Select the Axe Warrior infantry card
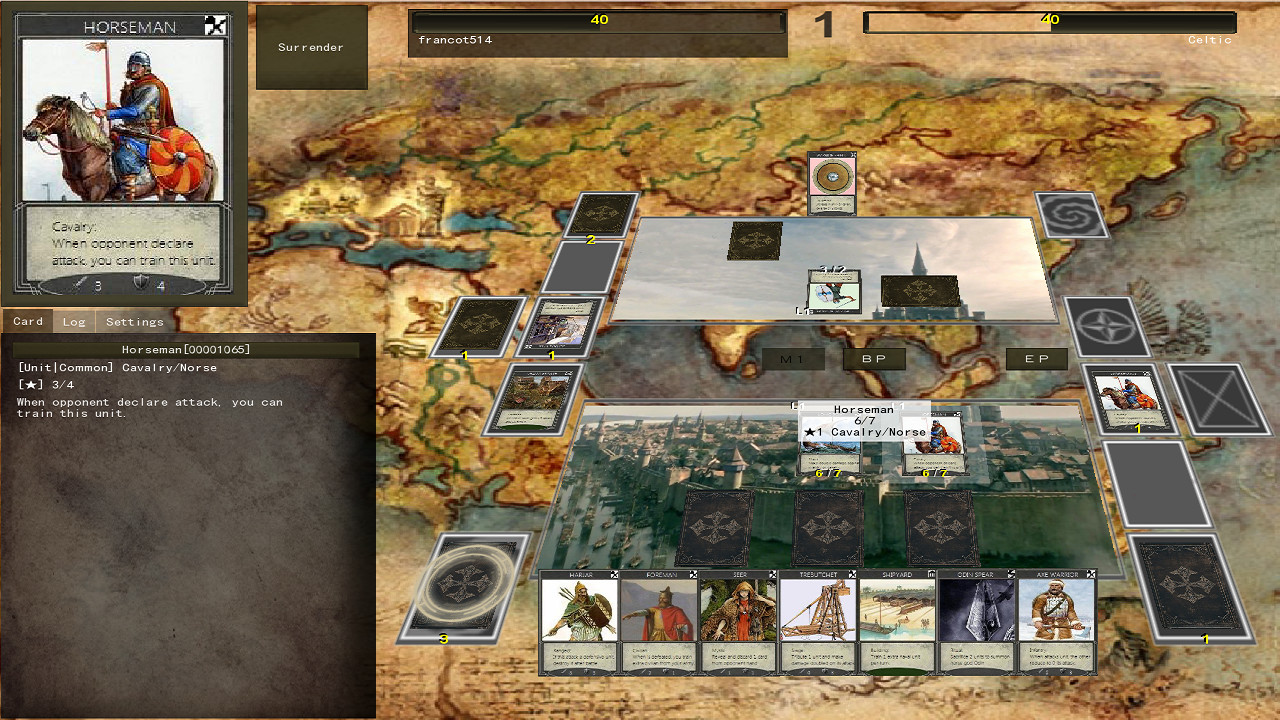Image resolution: width=1280 pixels, height=720 pixels. [x=1057, y=620]
